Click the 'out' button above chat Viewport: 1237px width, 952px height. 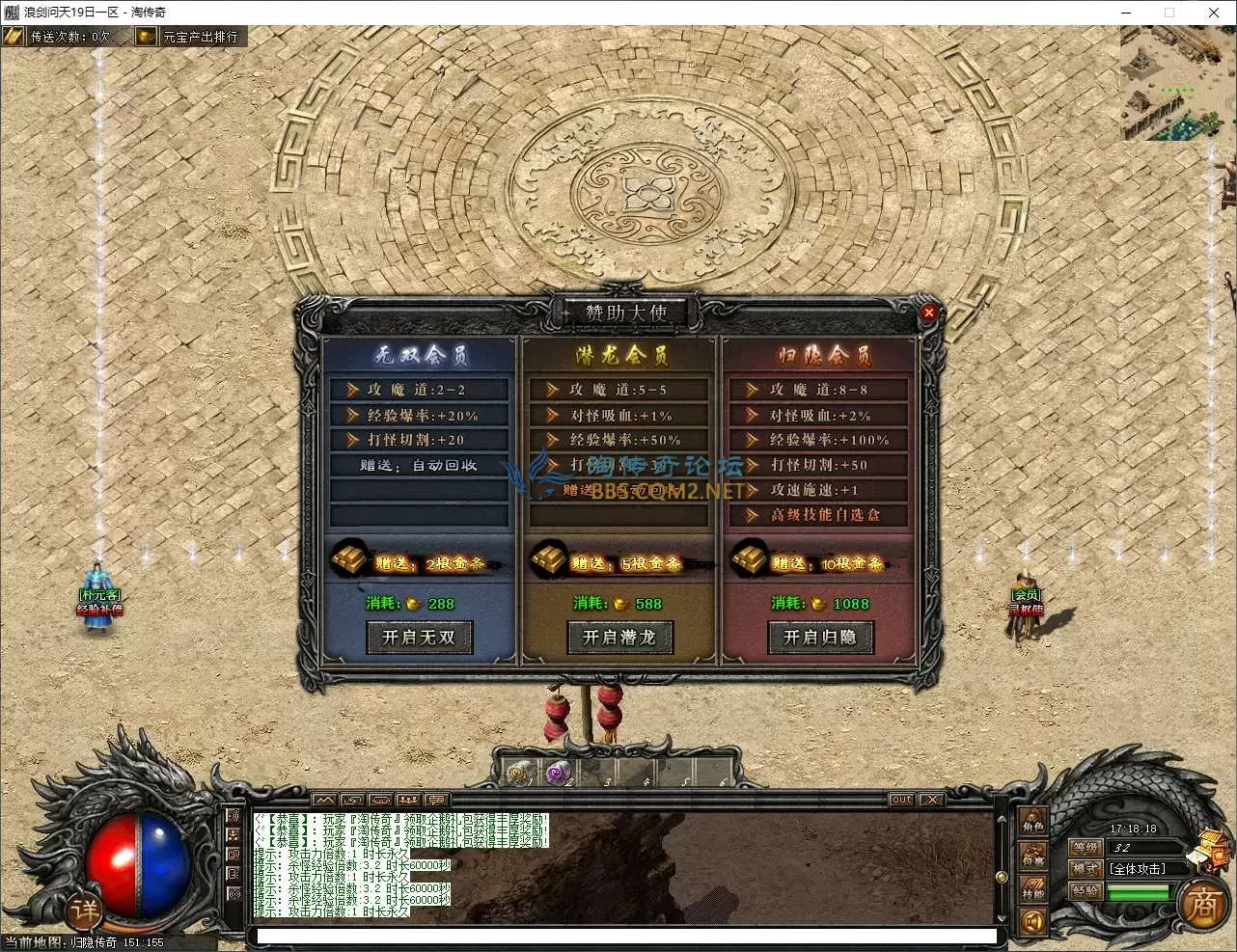coord(901,800)
